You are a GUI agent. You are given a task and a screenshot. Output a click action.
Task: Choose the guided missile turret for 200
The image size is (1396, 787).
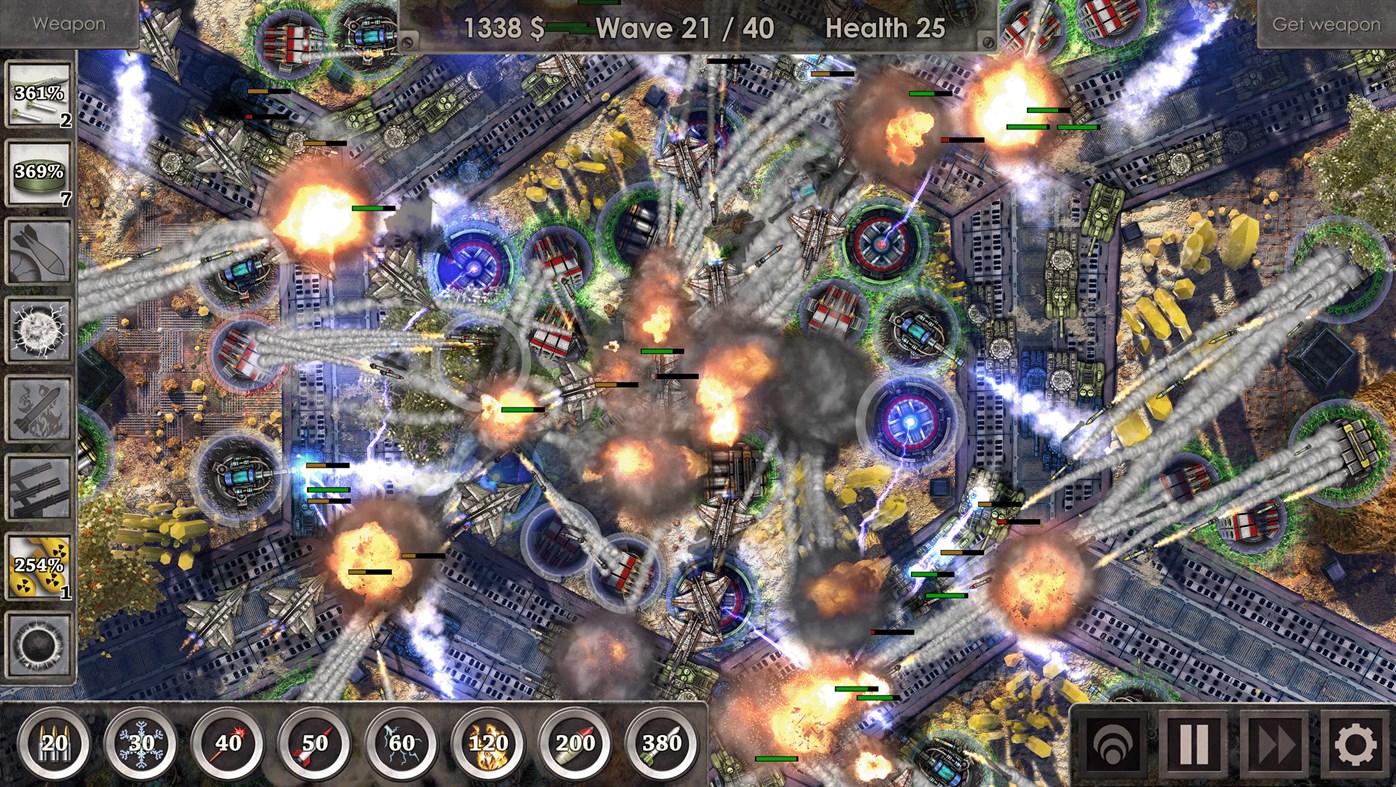pyautogui.click(x=571, y=740)
